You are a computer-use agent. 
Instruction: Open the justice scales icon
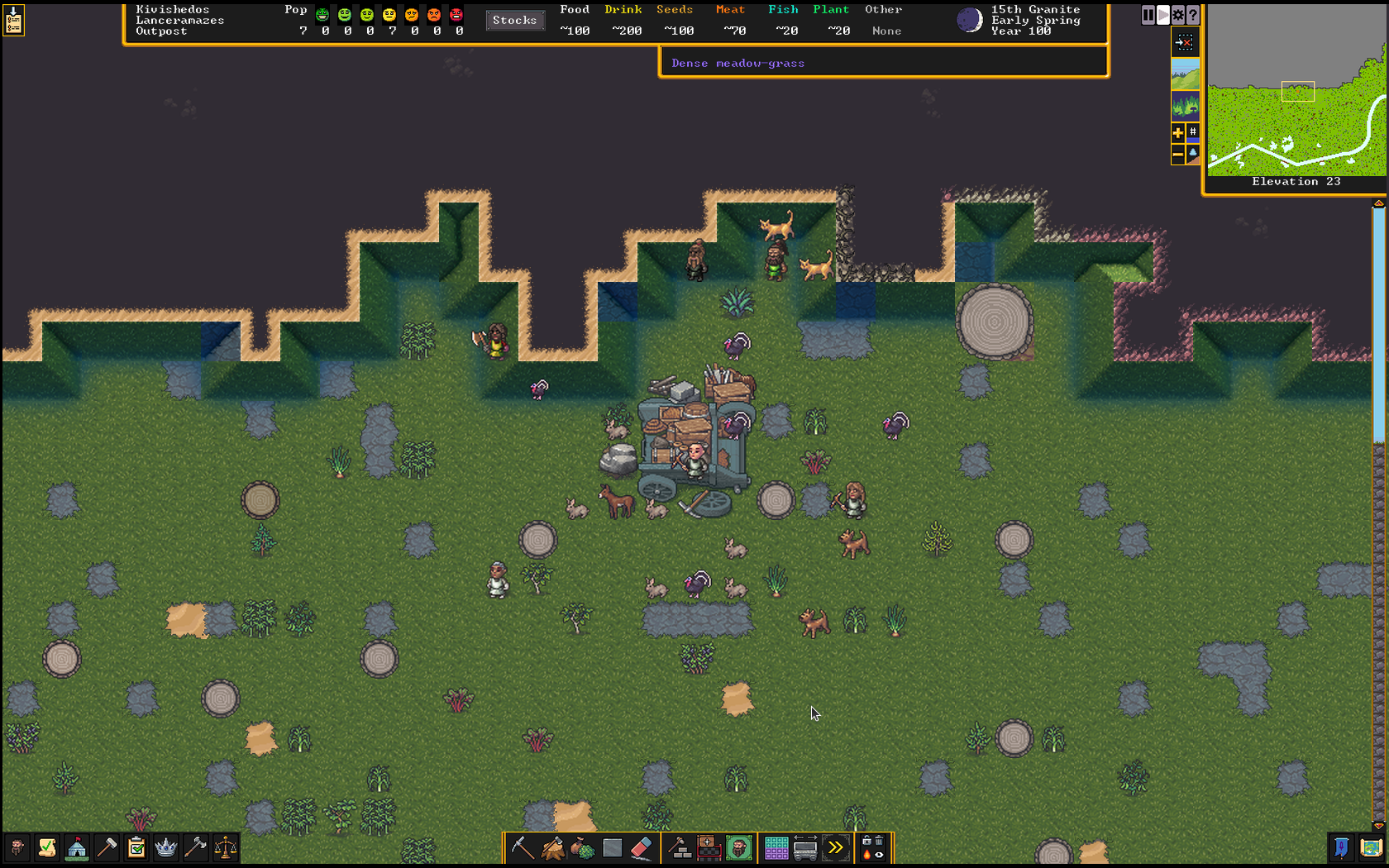point(226,847)
